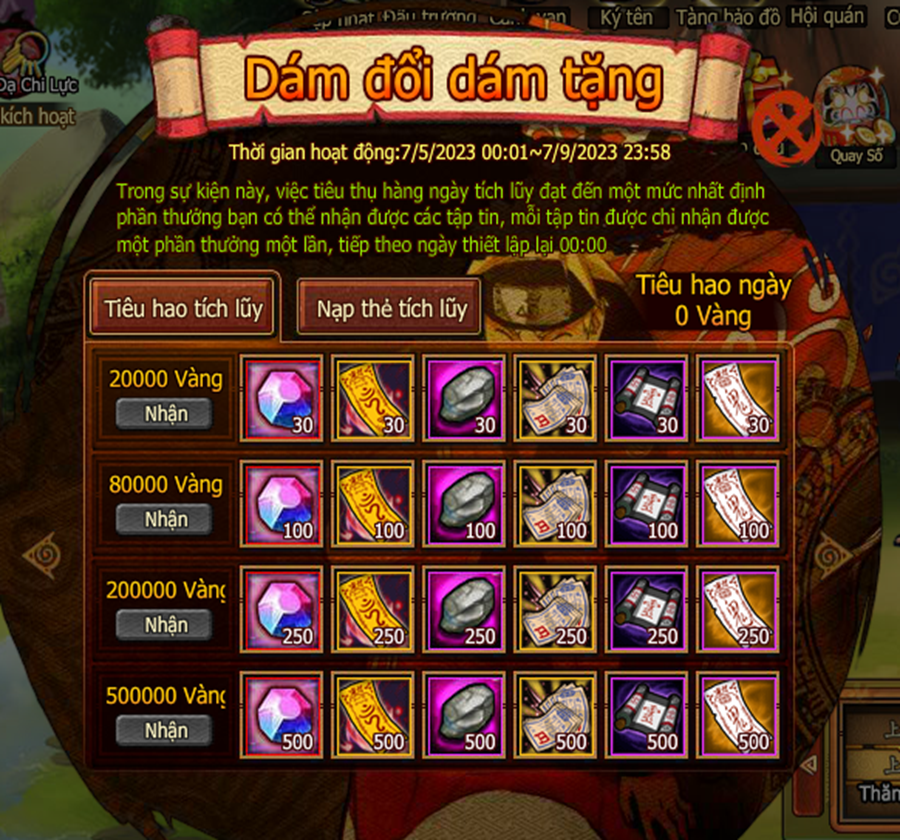Select the white seal tag reward with quantity 100

coord(738,502)
